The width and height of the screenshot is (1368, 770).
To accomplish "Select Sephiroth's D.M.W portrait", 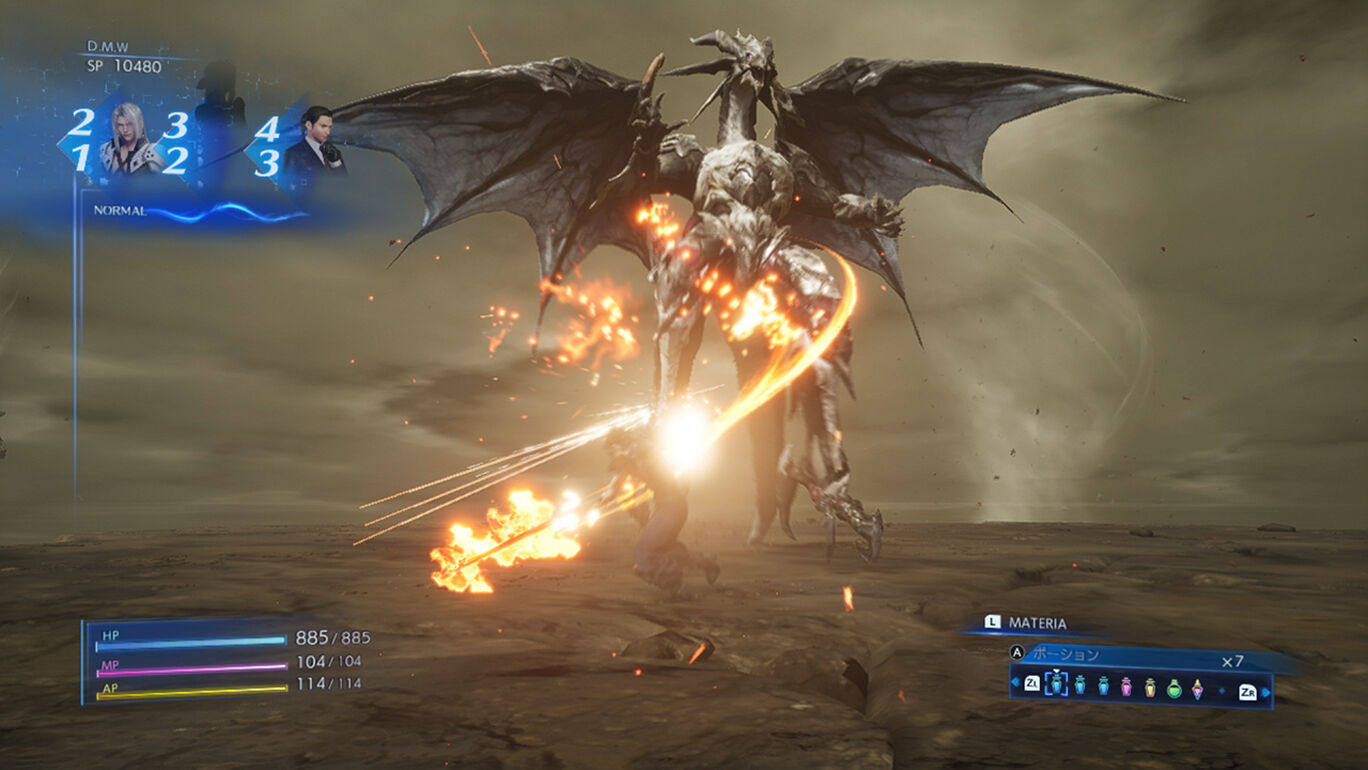I will pos(129,140).
